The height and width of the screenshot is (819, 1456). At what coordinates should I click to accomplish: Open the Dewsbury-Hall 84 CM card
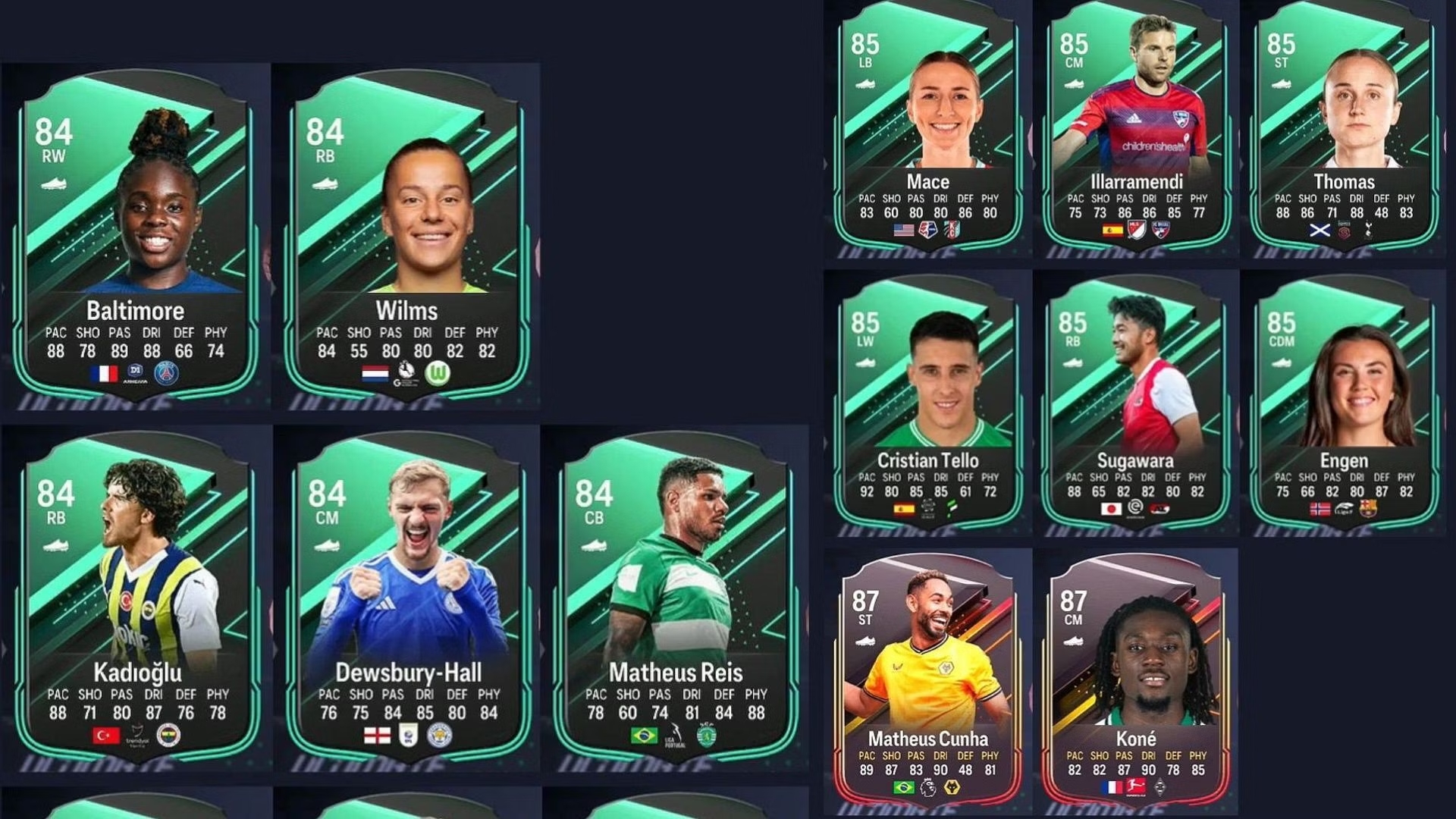(x=409, y=599)
